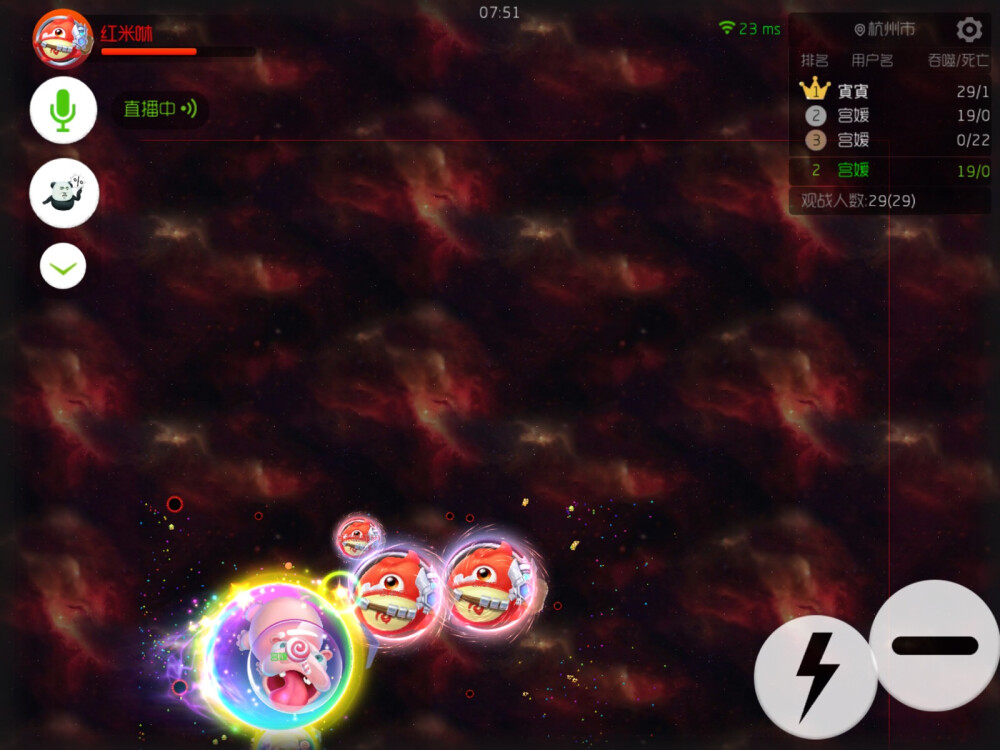
Task: Expand the green chevron dropdown button
Action: coord(63,267)
